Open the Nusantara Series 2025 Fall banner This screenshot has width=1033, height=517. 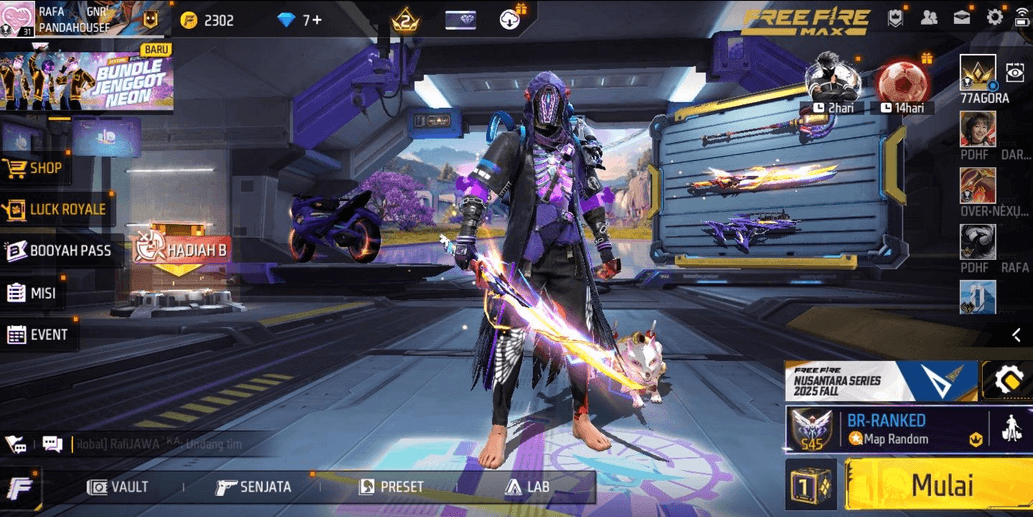[880, 381]
